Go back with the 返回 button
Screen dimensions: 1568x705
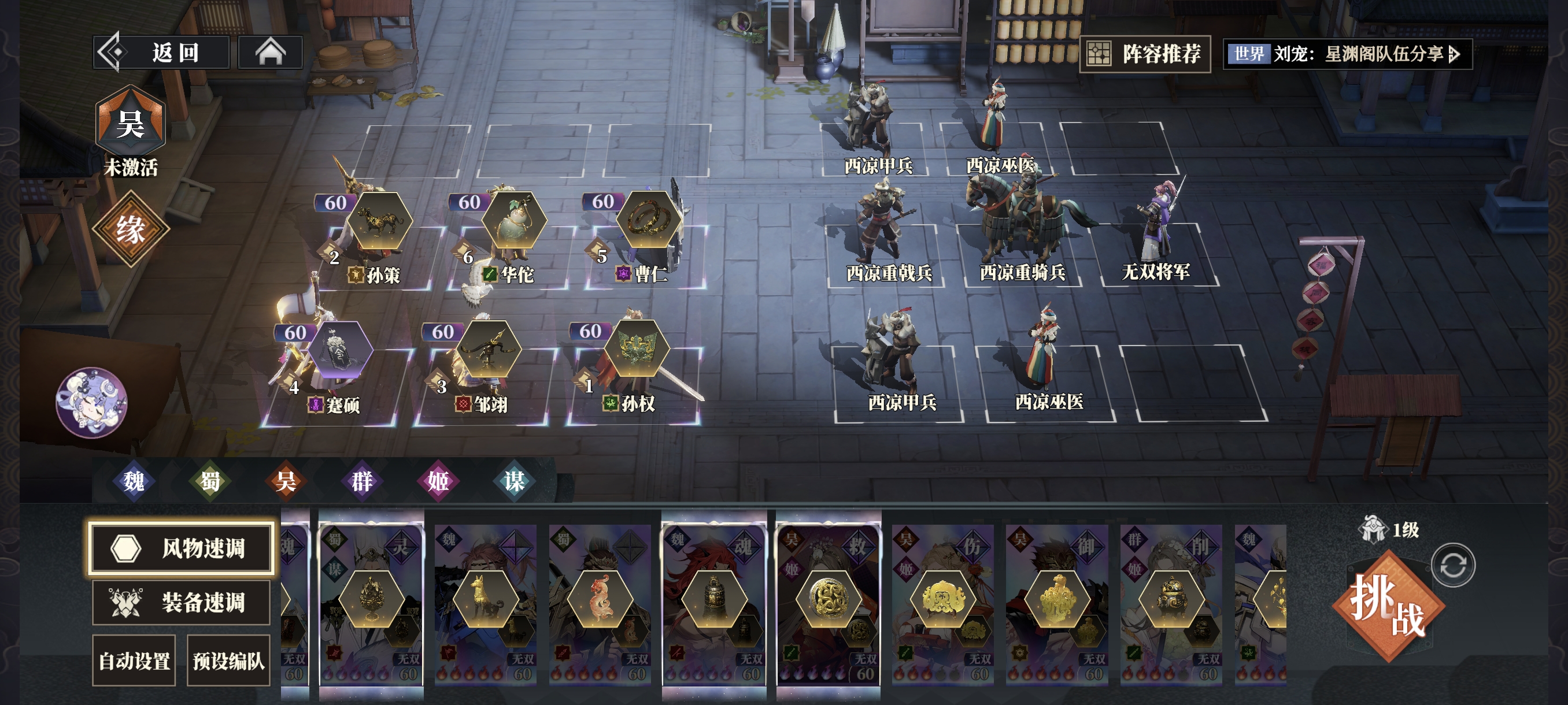pyautogui.click(x=162, y=53)
